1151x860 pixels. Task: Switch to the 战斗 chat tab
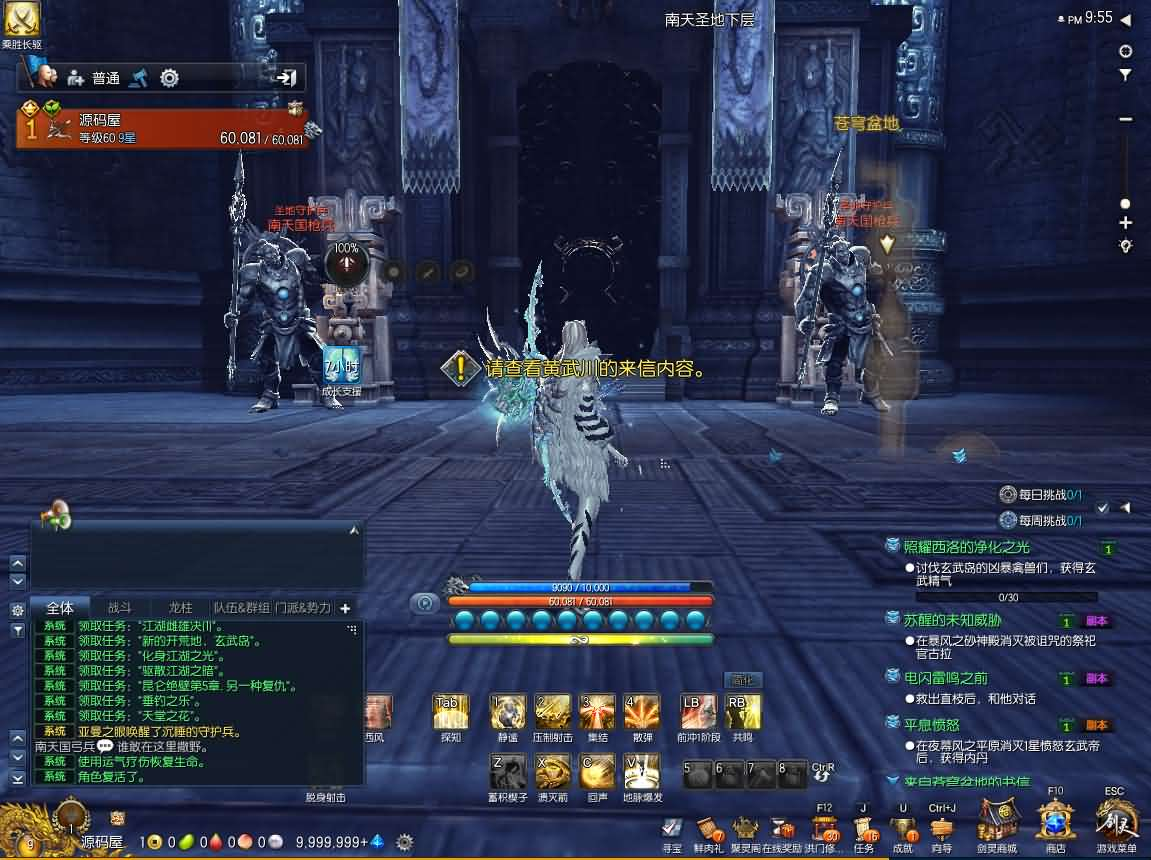(120, 607)
